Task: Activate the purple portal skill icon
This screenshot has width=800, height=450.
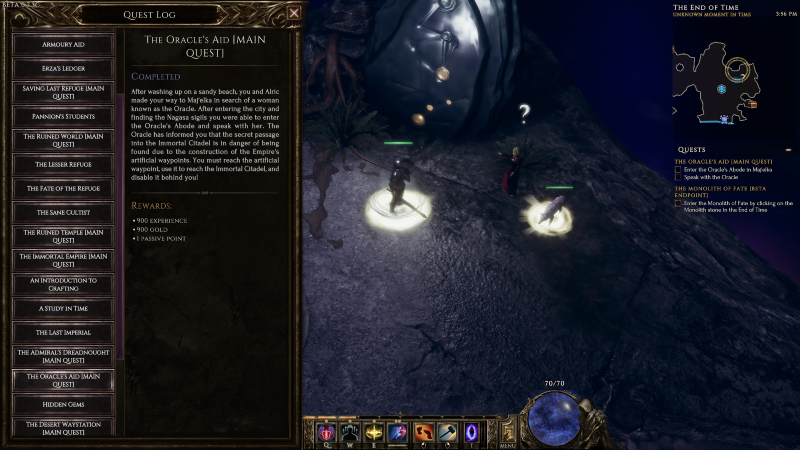Action: click(x=473, y=432)
